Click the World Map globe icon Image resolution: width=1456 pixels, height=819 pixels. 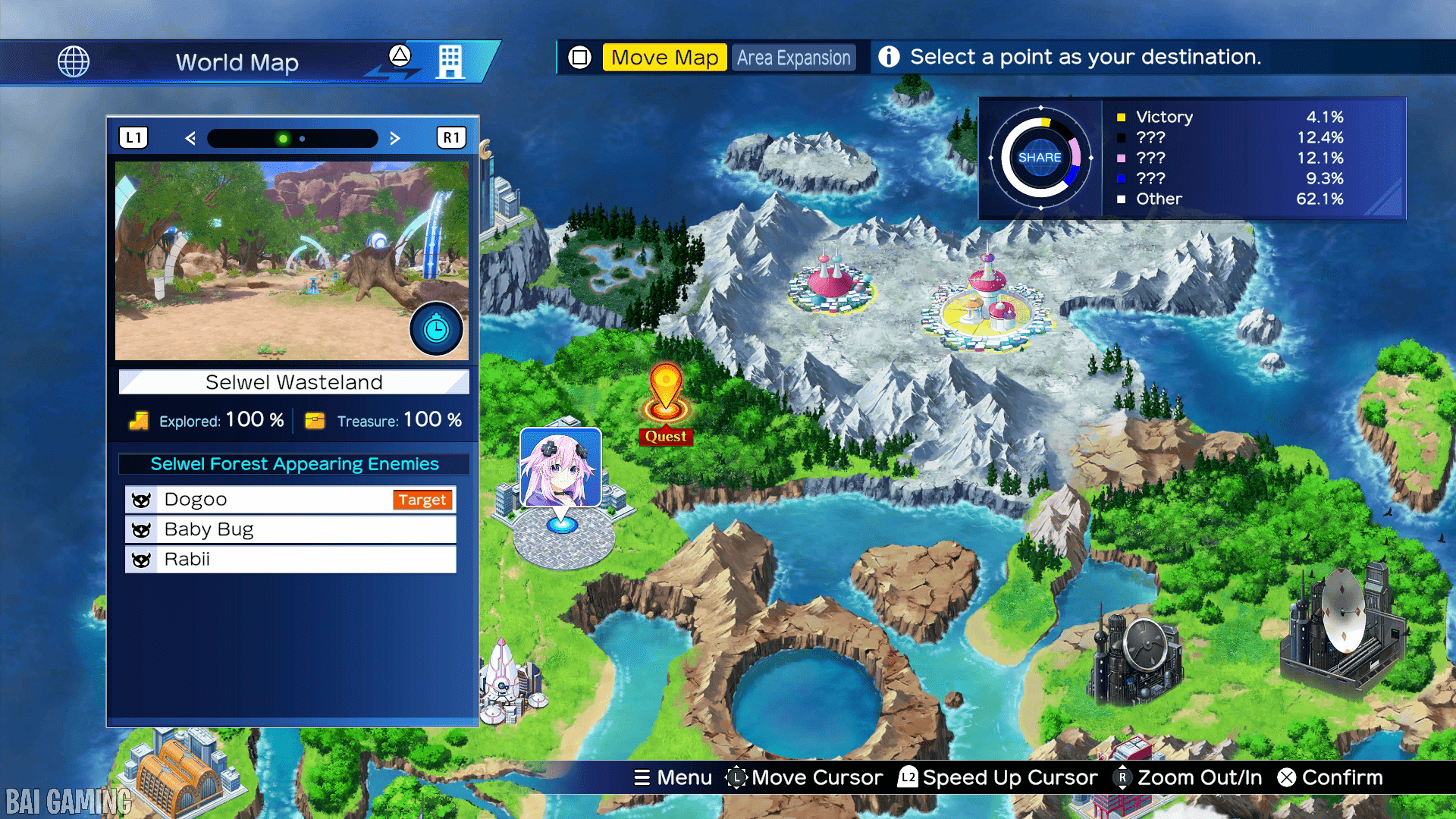pos(74,61)
